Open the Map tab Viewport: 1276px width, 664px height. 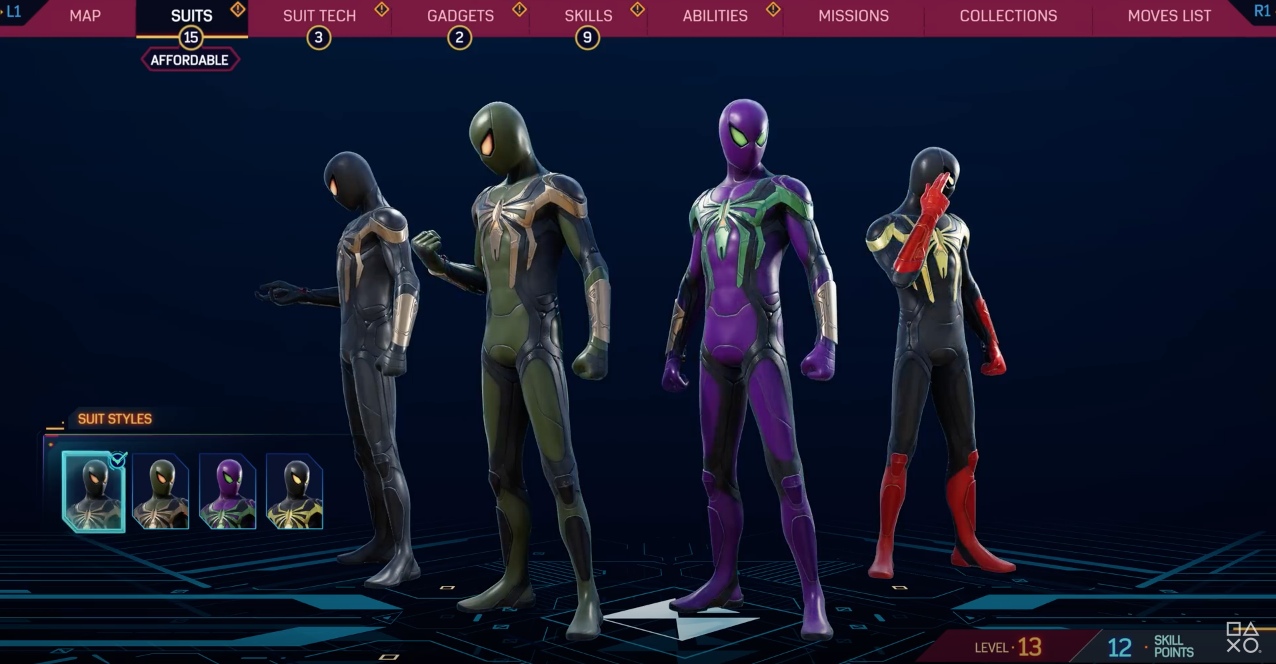[85, 16]
